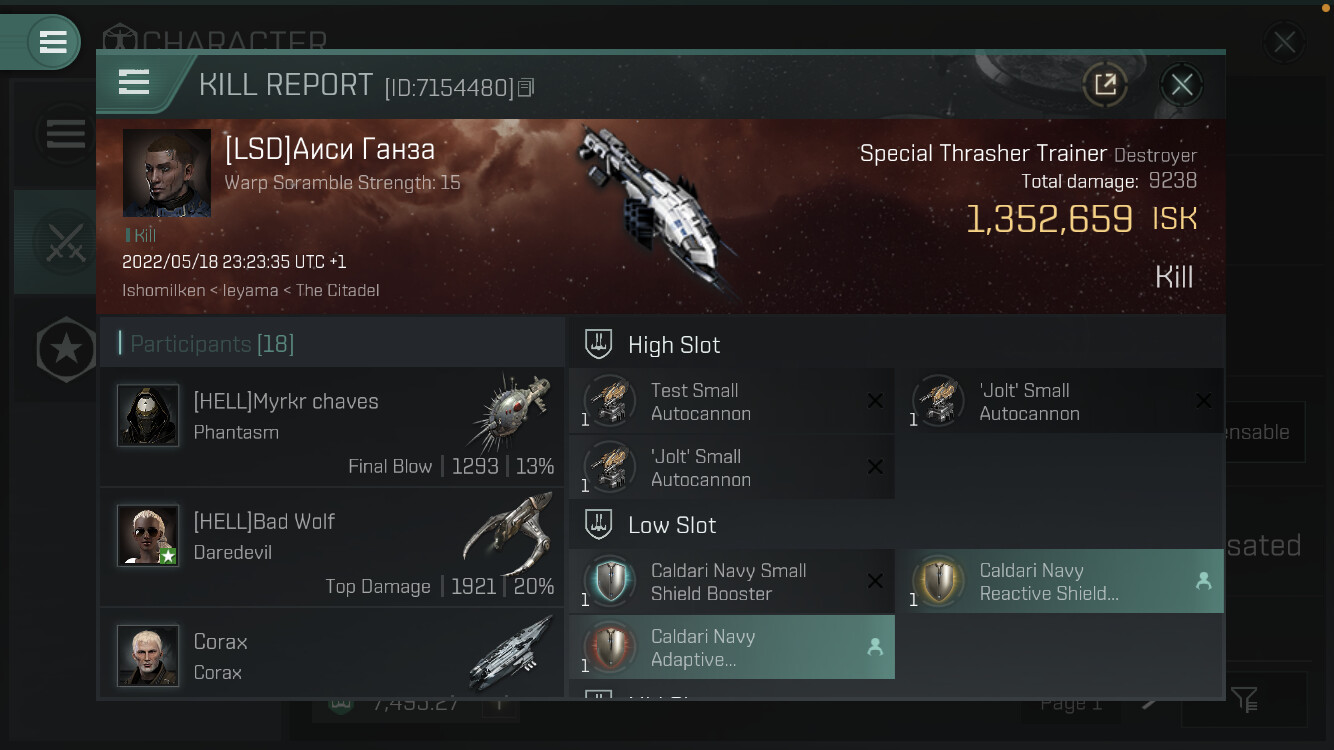Choose the Caldari Navy Reactive Shield module
1334x750 pixels.
pos(1059,582)
